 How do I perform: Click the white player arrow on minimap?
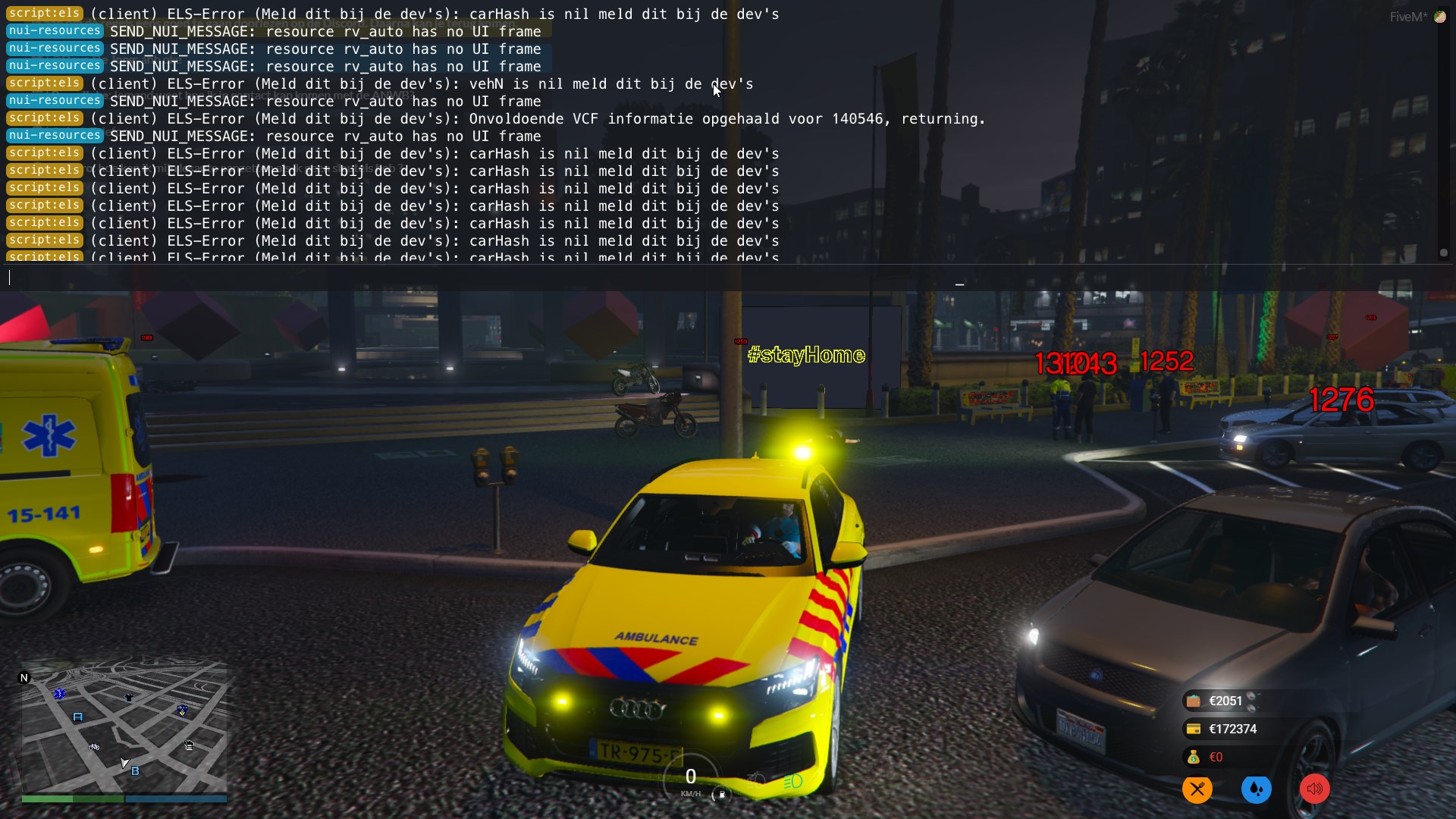(124, 763)
